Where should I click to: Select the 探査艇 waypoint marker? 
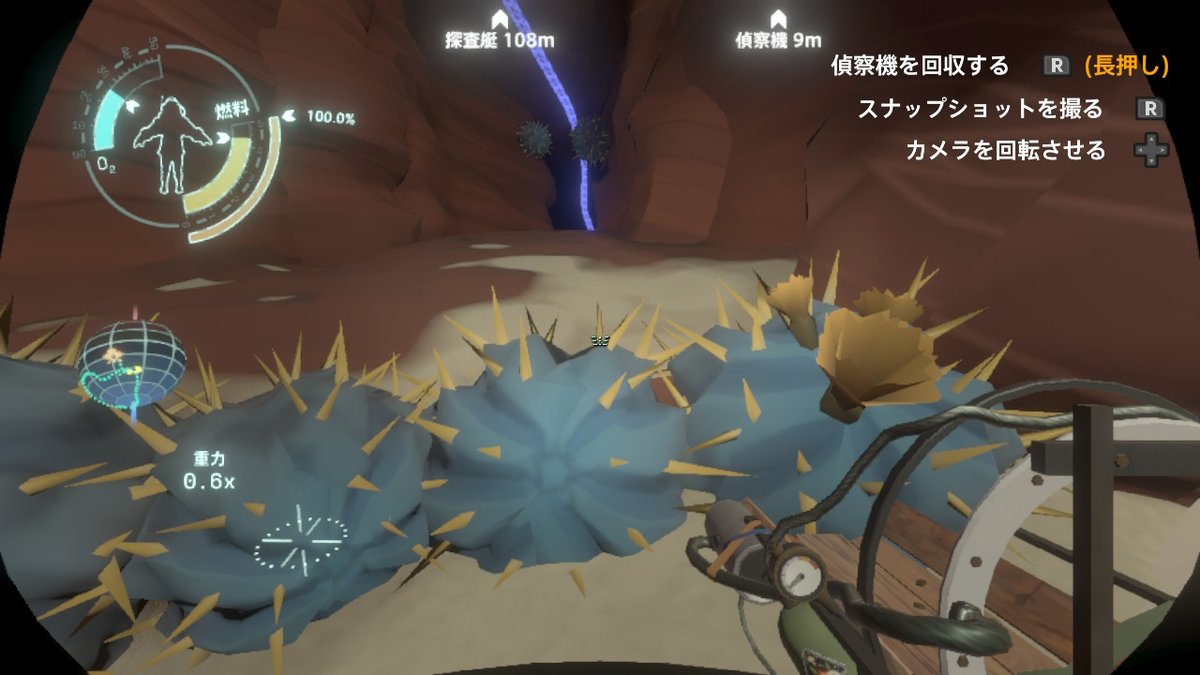pos(499,20)
